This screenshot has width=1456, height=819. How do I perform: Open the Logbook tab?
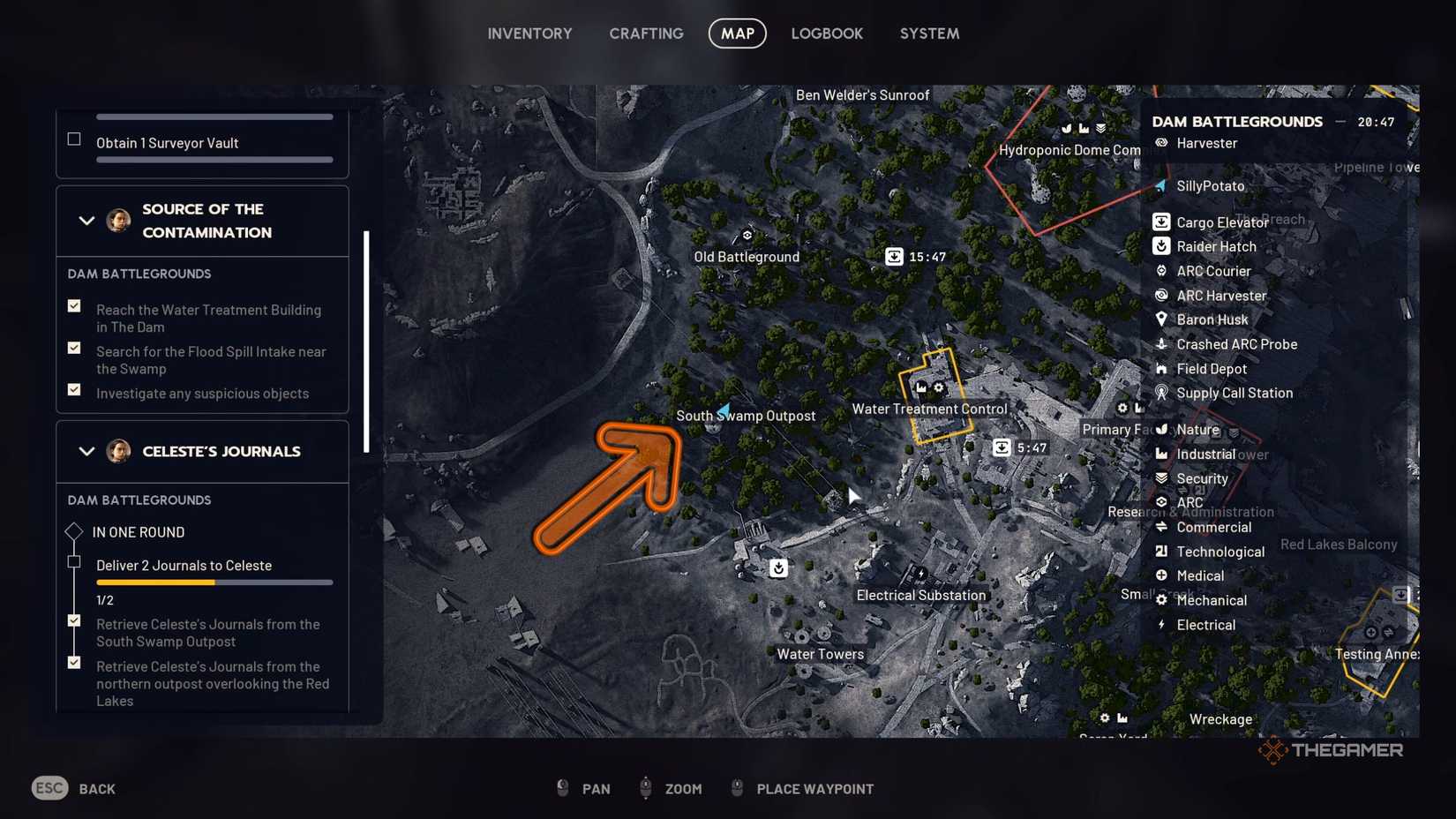click(x=827, y=34)
